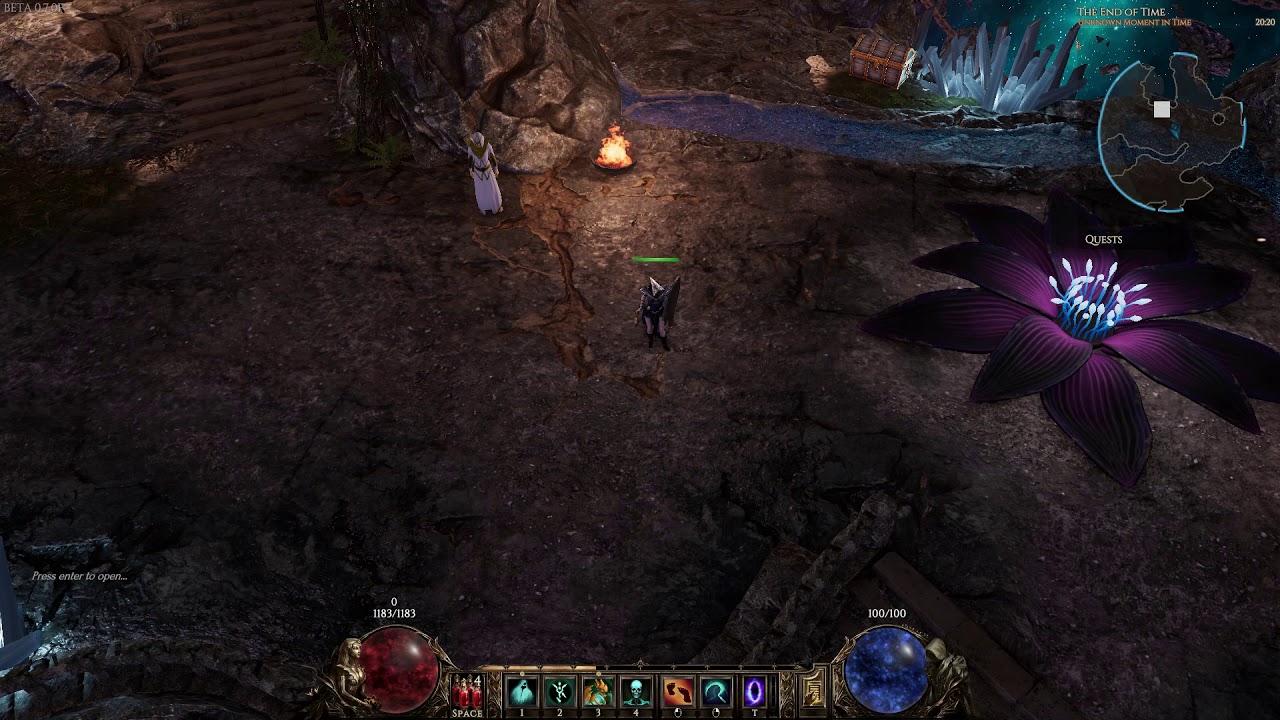The image size is (1280, 720).
Task: Choose the orange footprints movement skill
Action: tap(677, 691)
